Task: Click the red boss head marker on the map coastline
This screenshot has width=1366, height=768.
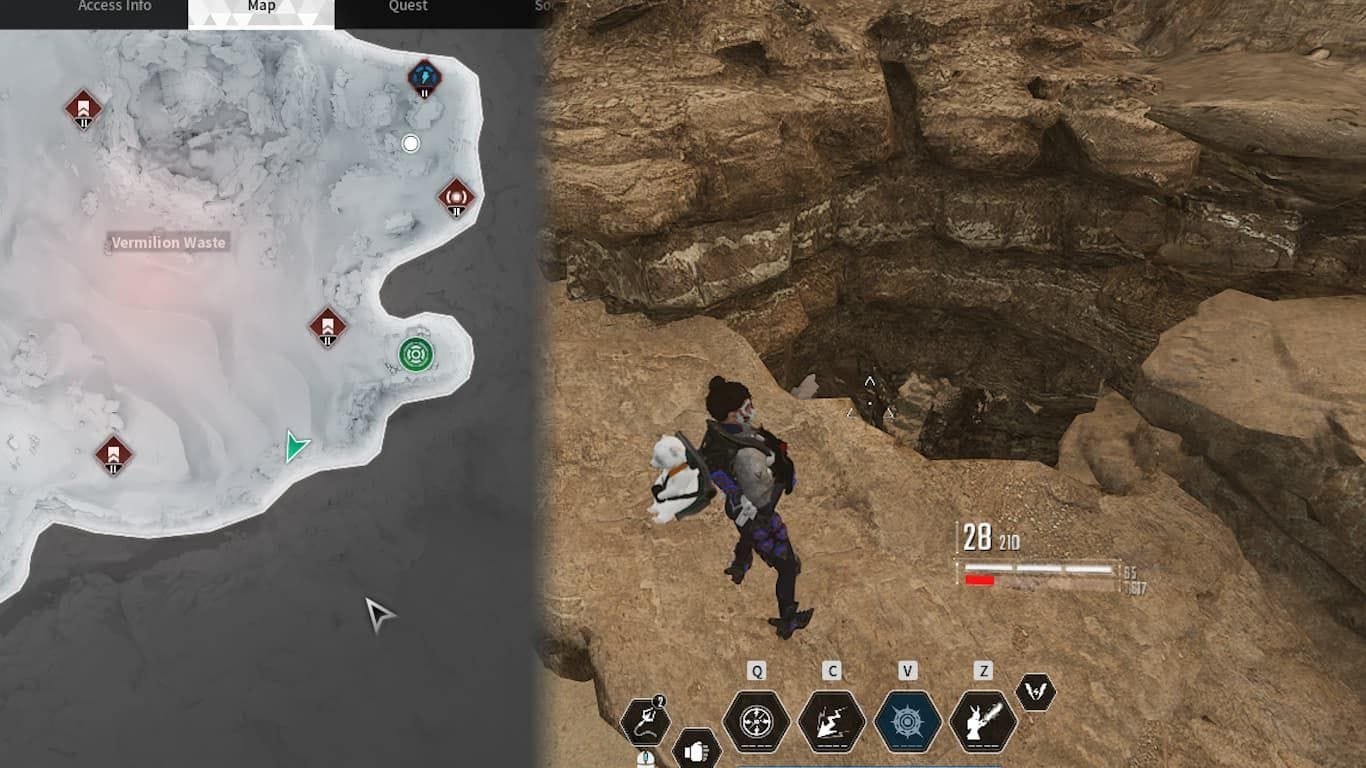Action: pyautogui.click(x=455, y=197)
